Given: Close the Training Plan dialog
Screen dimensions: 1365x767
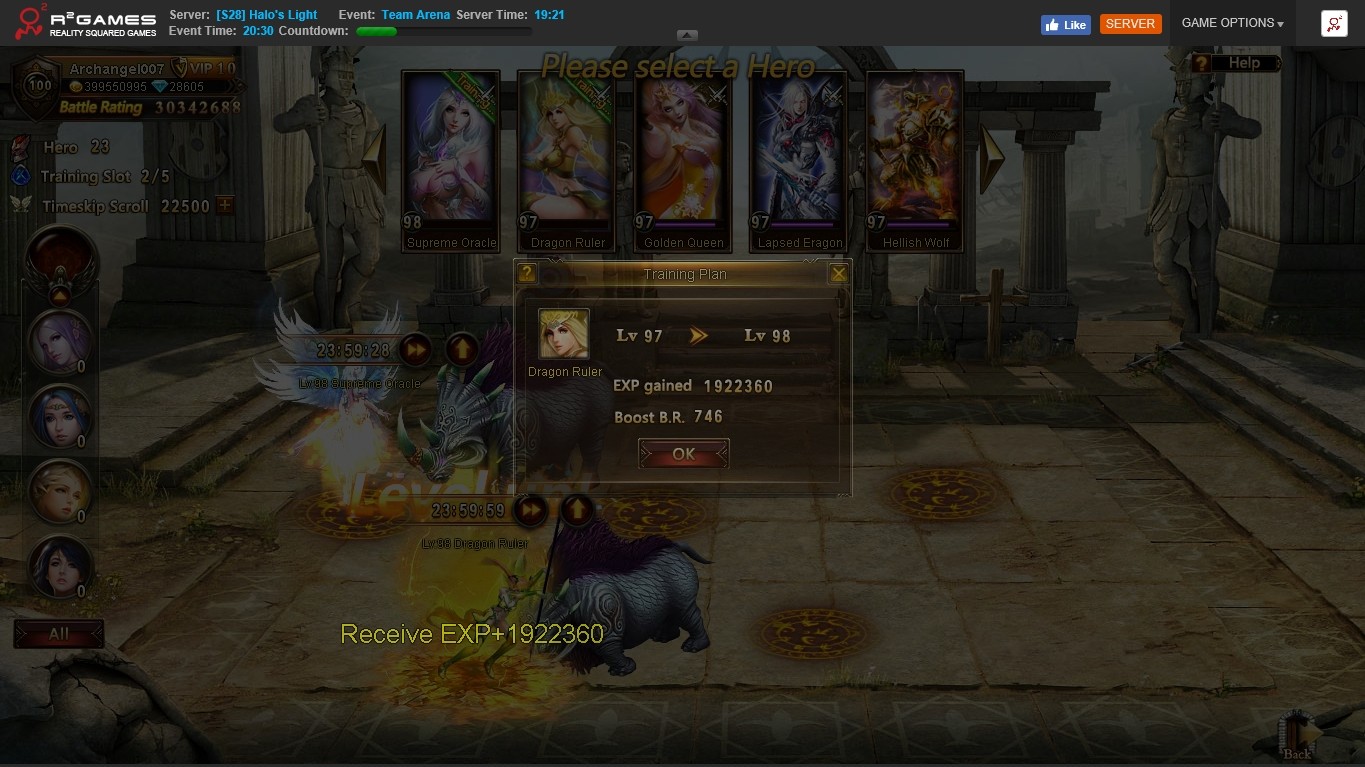Looking at the screenshot, I should [x=838, y=273].
